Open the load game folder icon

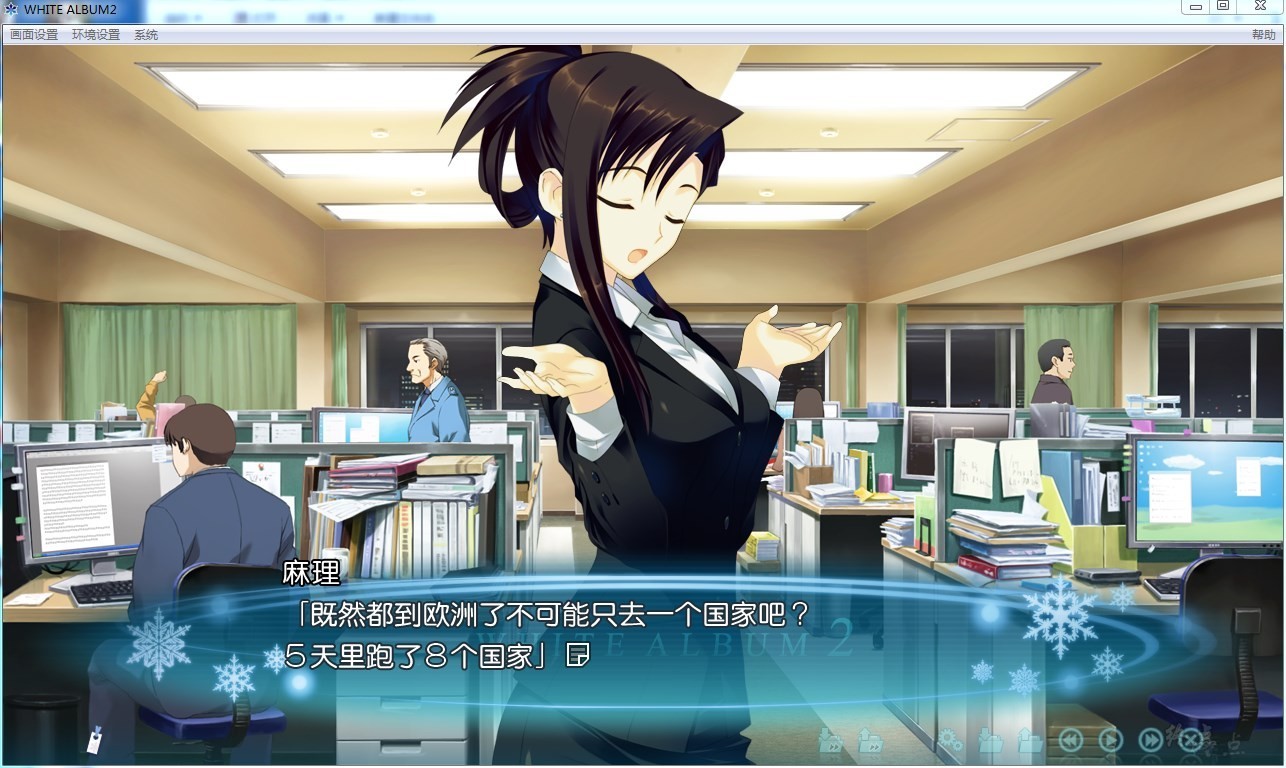coord(1030,741)
